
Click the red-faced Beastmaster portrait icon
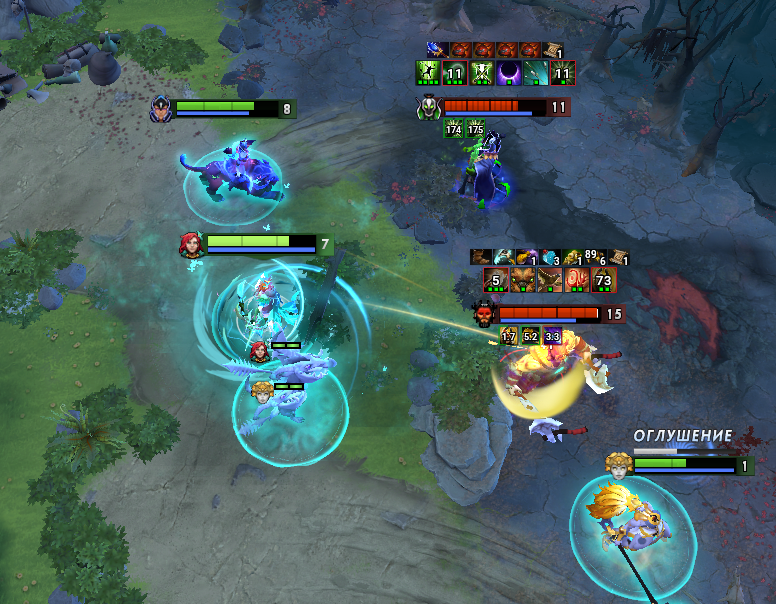(x=485, y=314)
